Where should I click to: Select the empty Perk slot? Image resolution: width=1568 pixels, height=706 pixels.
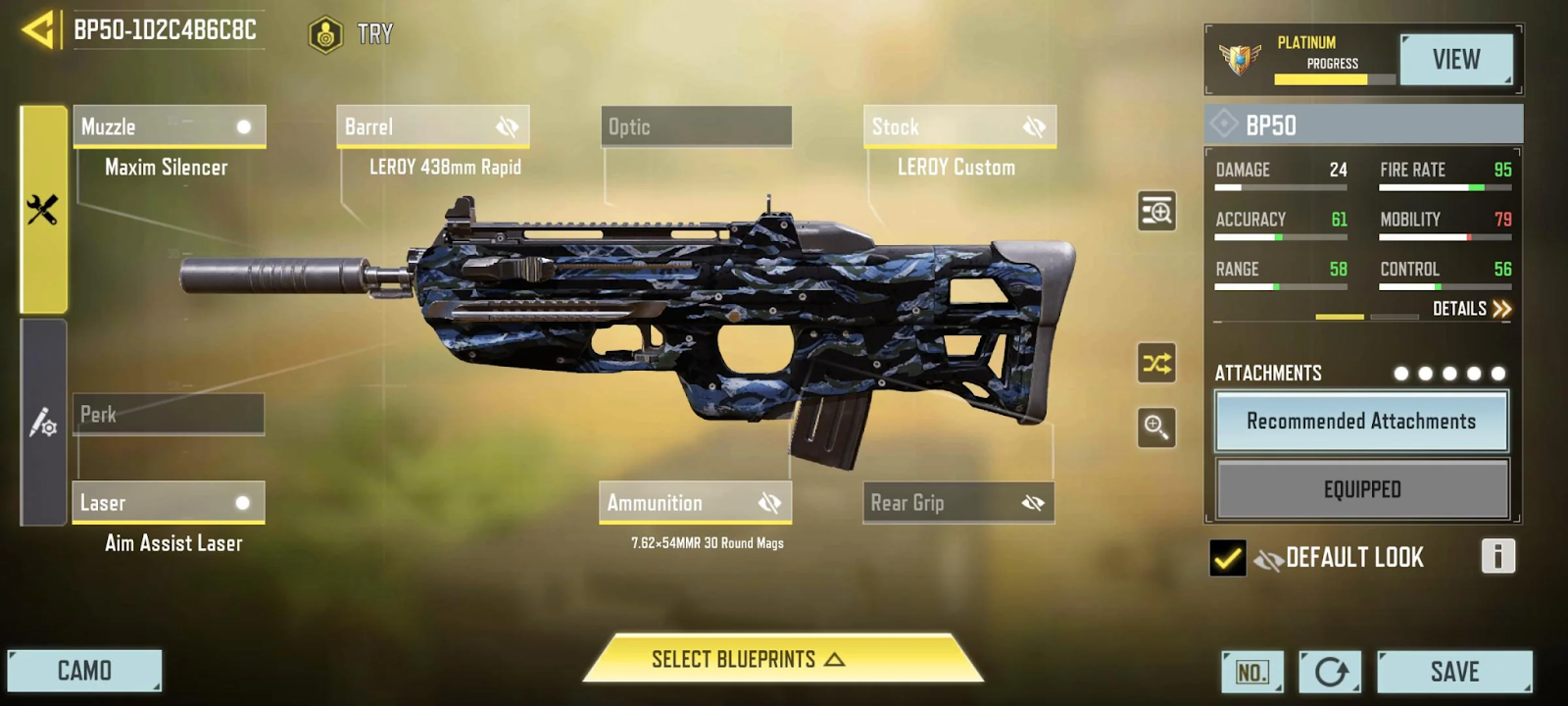pos(168,414)
